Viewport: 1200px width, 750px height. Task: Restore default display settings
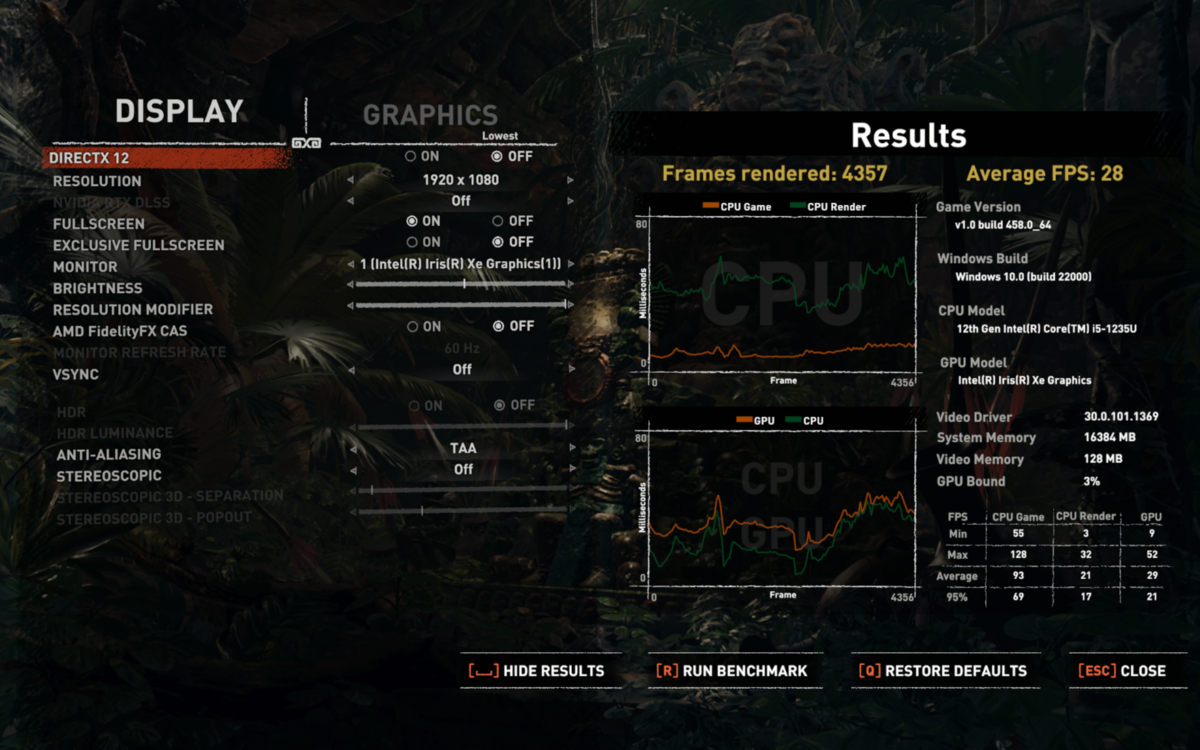tap(945, 671)
